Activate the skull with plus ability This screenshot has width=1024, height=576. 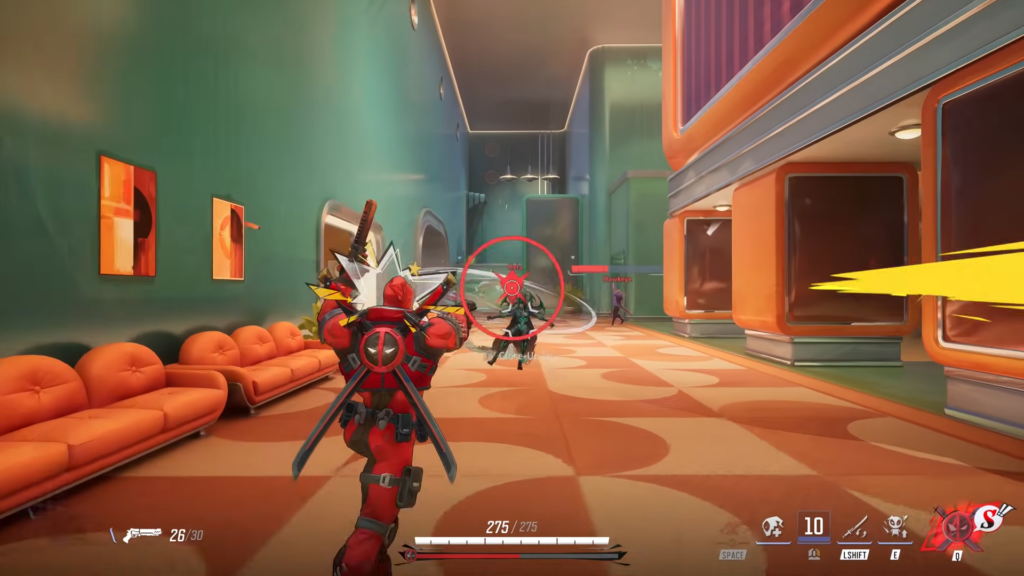[x=773, y=527]
